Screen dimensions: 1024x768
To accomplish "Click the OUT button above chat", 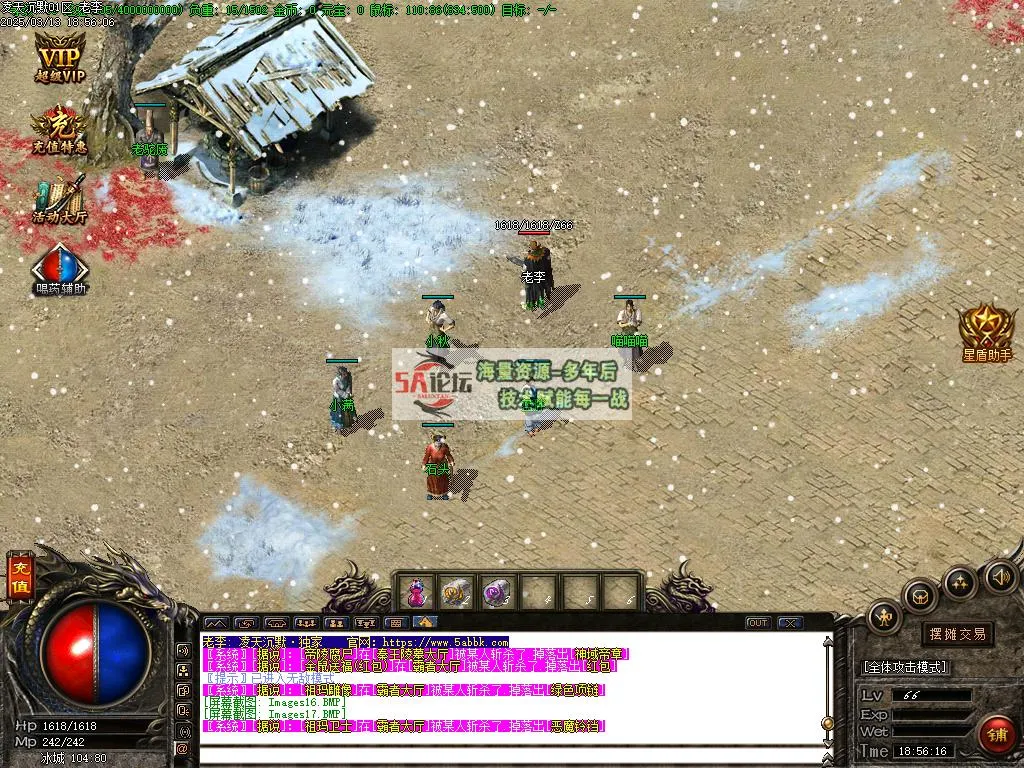I will (758, 623).
